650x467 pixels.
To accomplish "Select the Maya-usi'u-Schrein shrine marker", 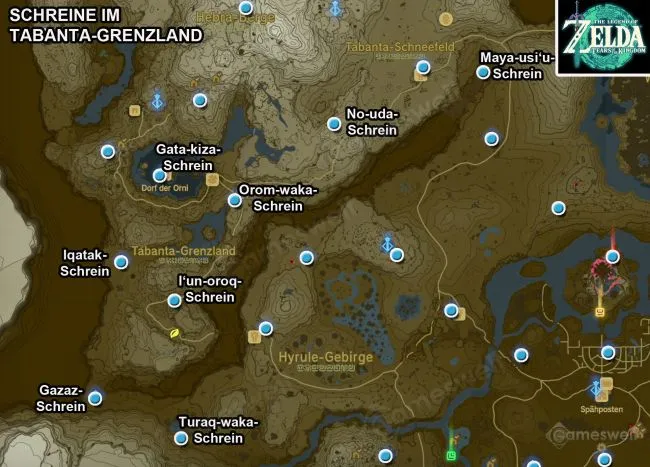I will 484,72.
